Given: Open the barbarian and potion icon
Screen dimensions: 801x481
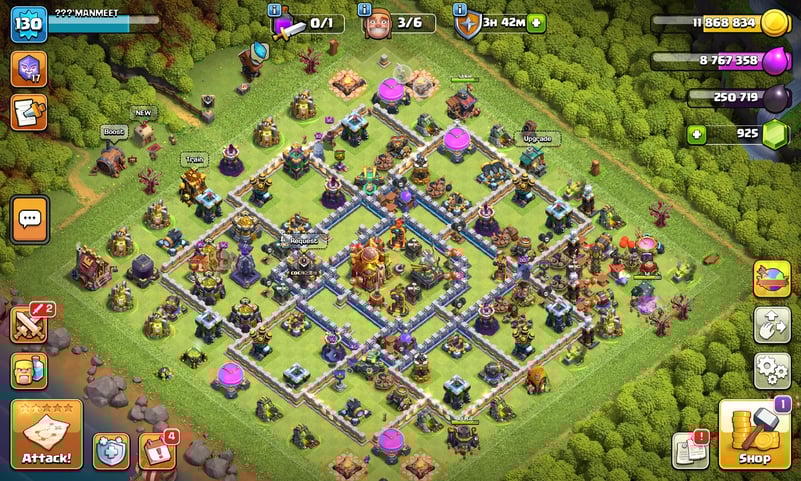Looking at the screenshot, I should [x=29, y=370].
